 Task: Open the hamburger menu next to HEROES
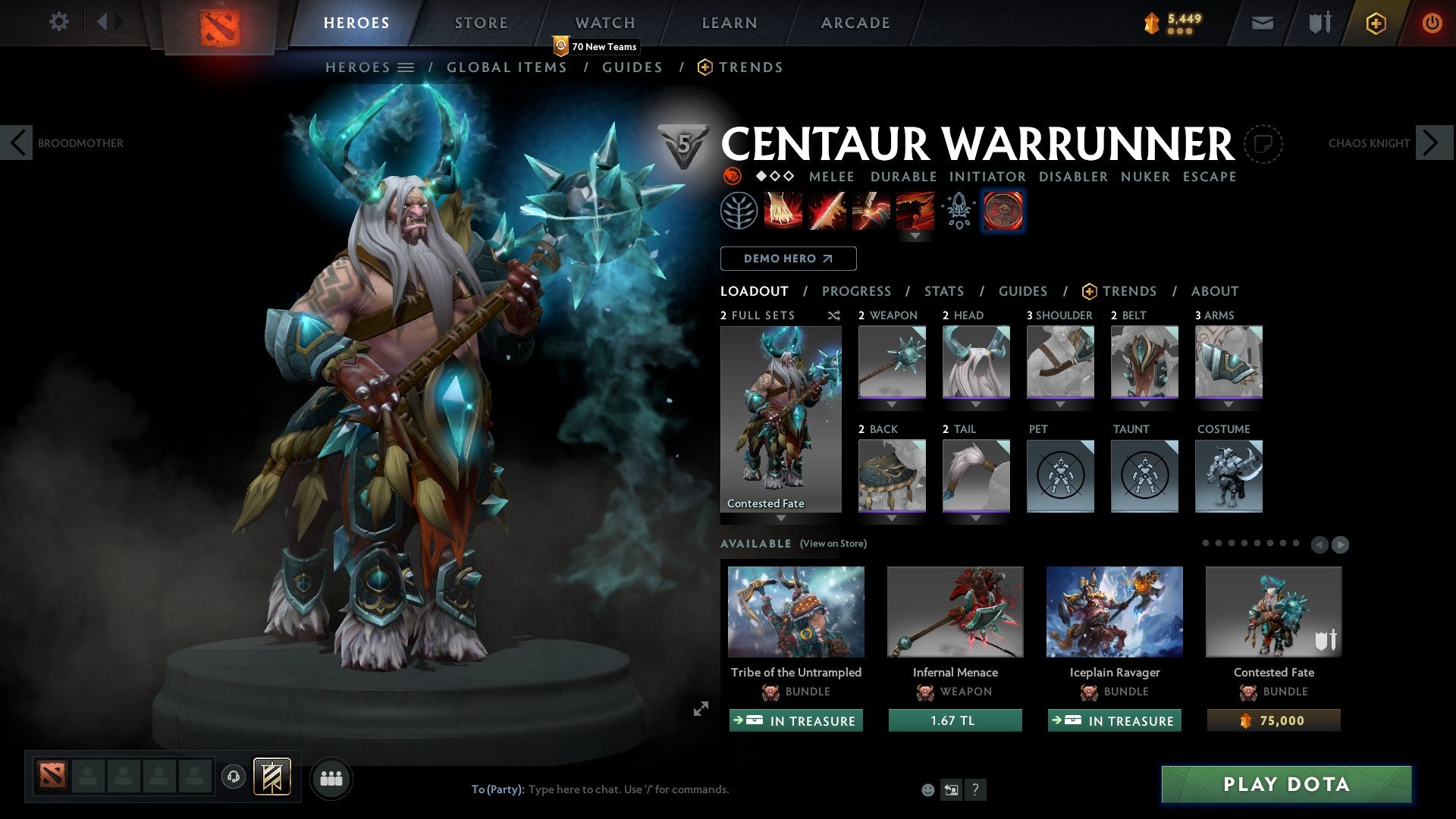(x=406, y=67)
